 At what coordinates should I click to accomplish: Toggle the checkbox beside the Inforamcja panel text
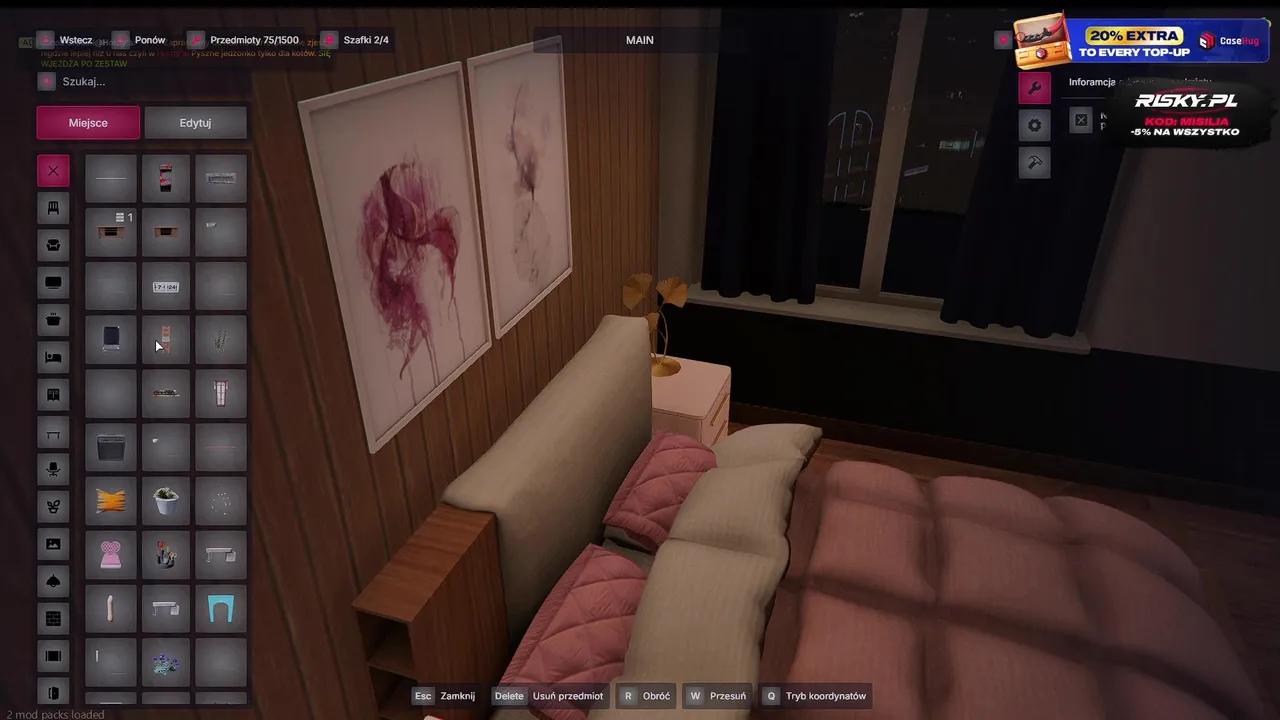pos(1081,119)
